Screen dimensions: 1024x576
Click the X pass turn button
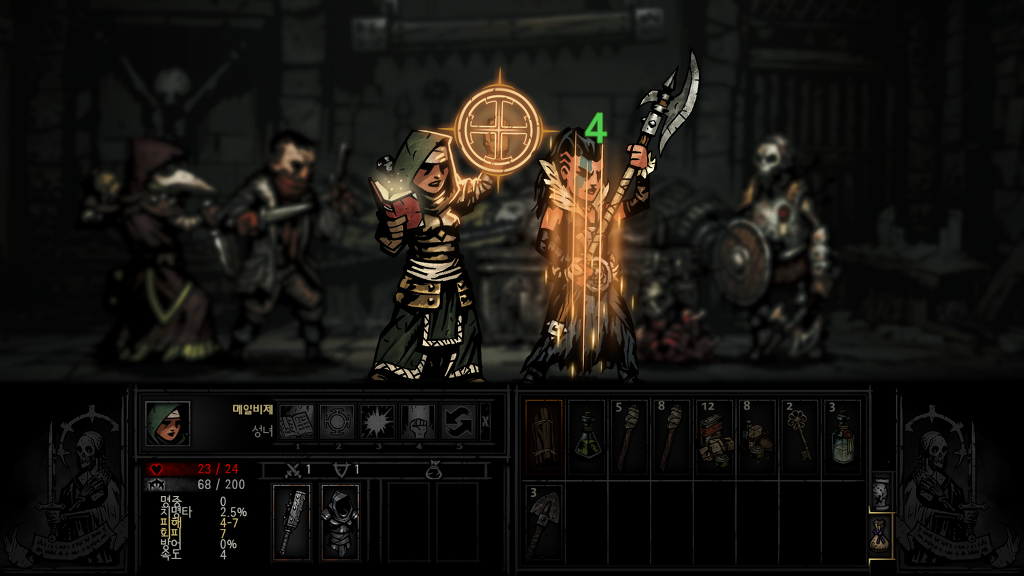(486, 422)
